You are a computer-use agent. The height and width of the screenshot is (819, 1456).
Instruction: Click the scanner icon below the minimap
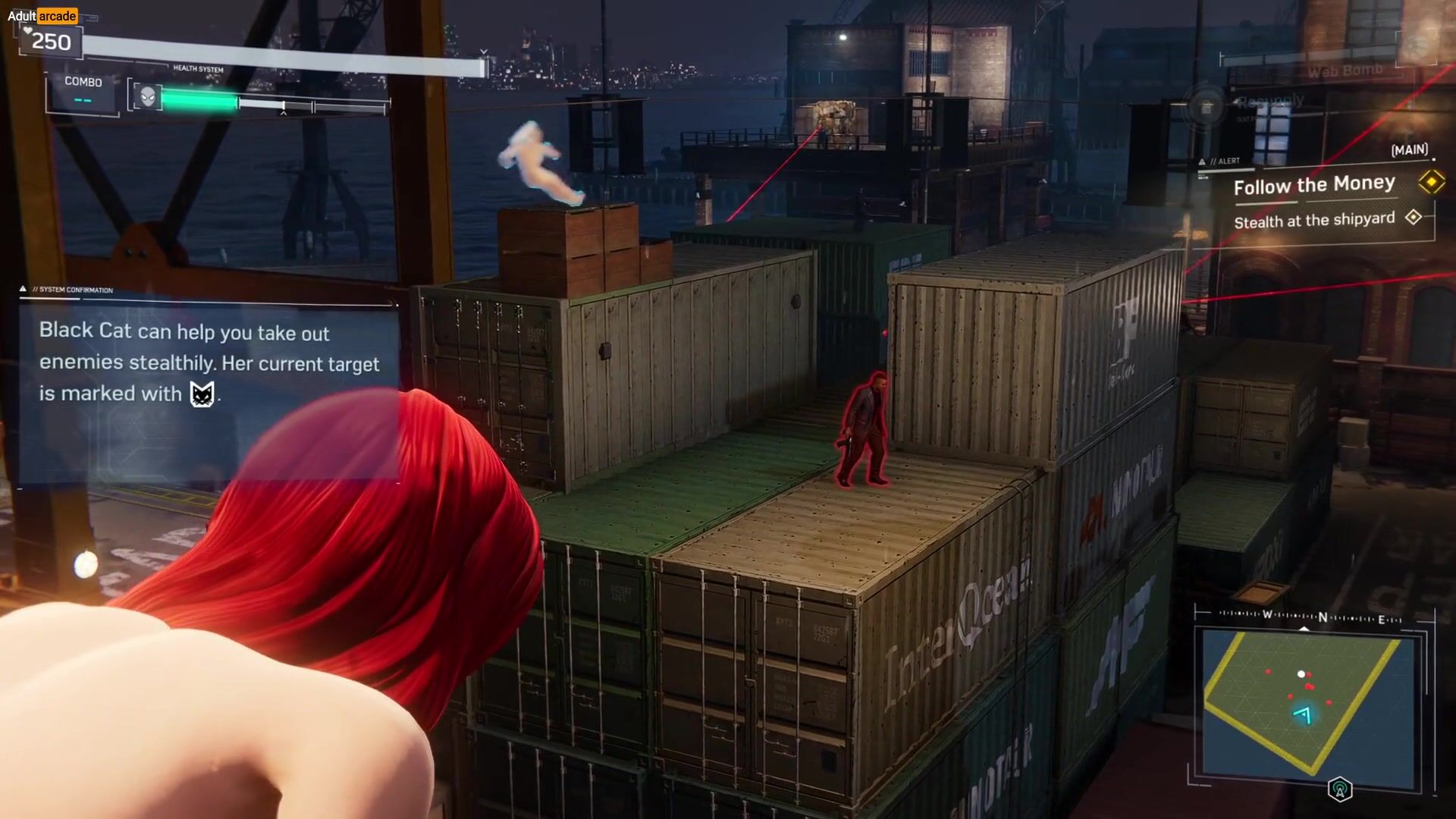[1340, 789]
